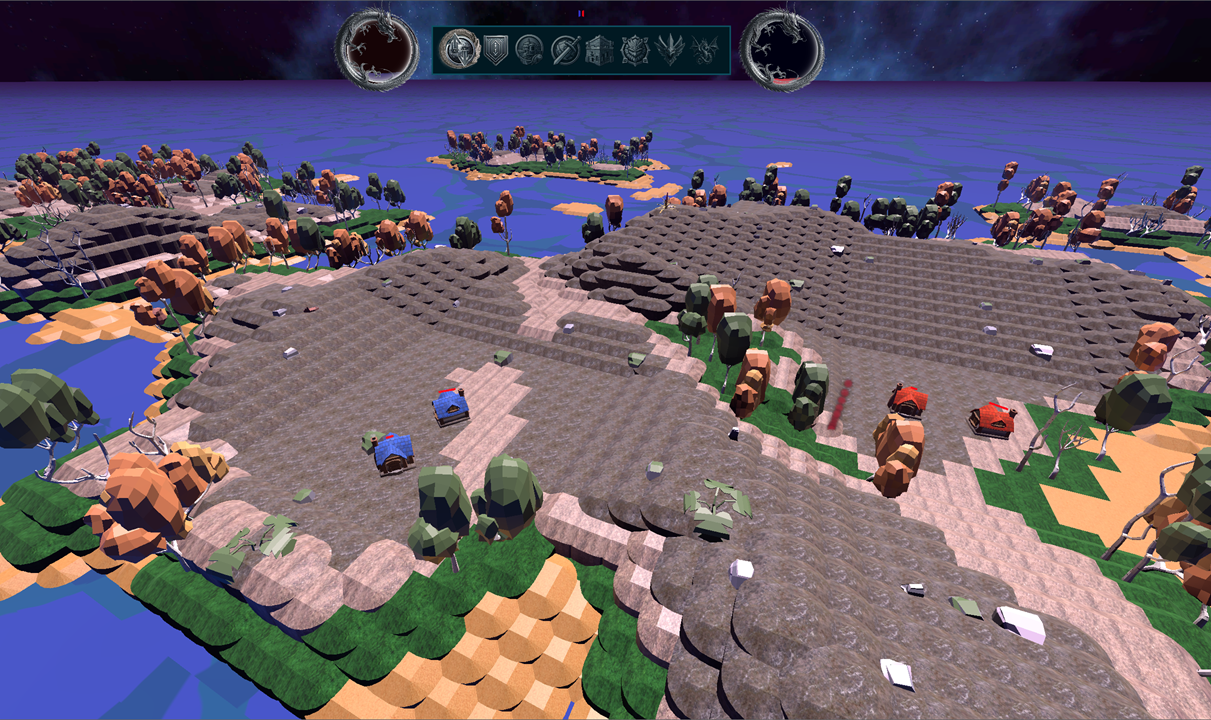The height and width of the screenshot is (720, 1211).
Task: Select the winged dragon icon
Action: click(x=704, y=49)
